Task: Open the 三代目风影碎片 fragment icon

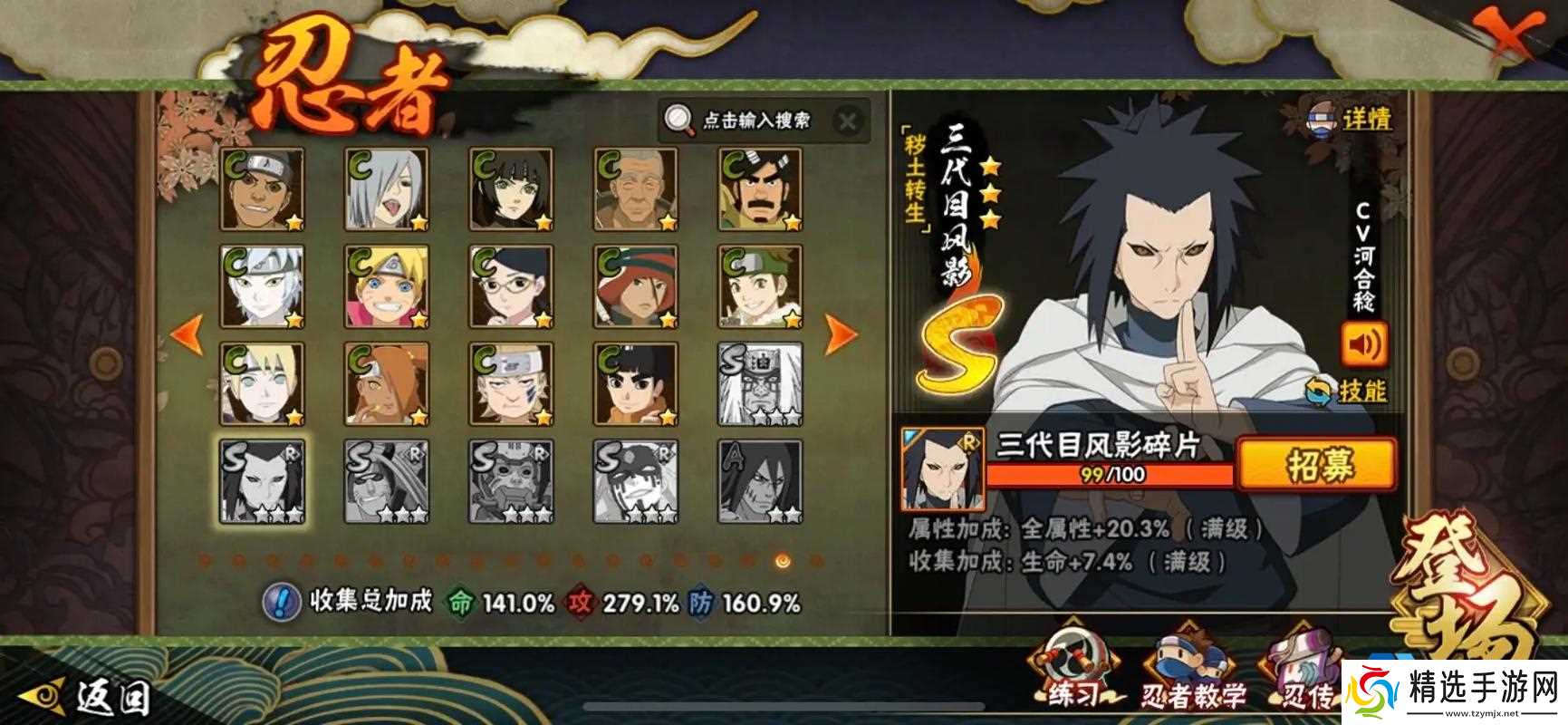Action: [942, 468]
